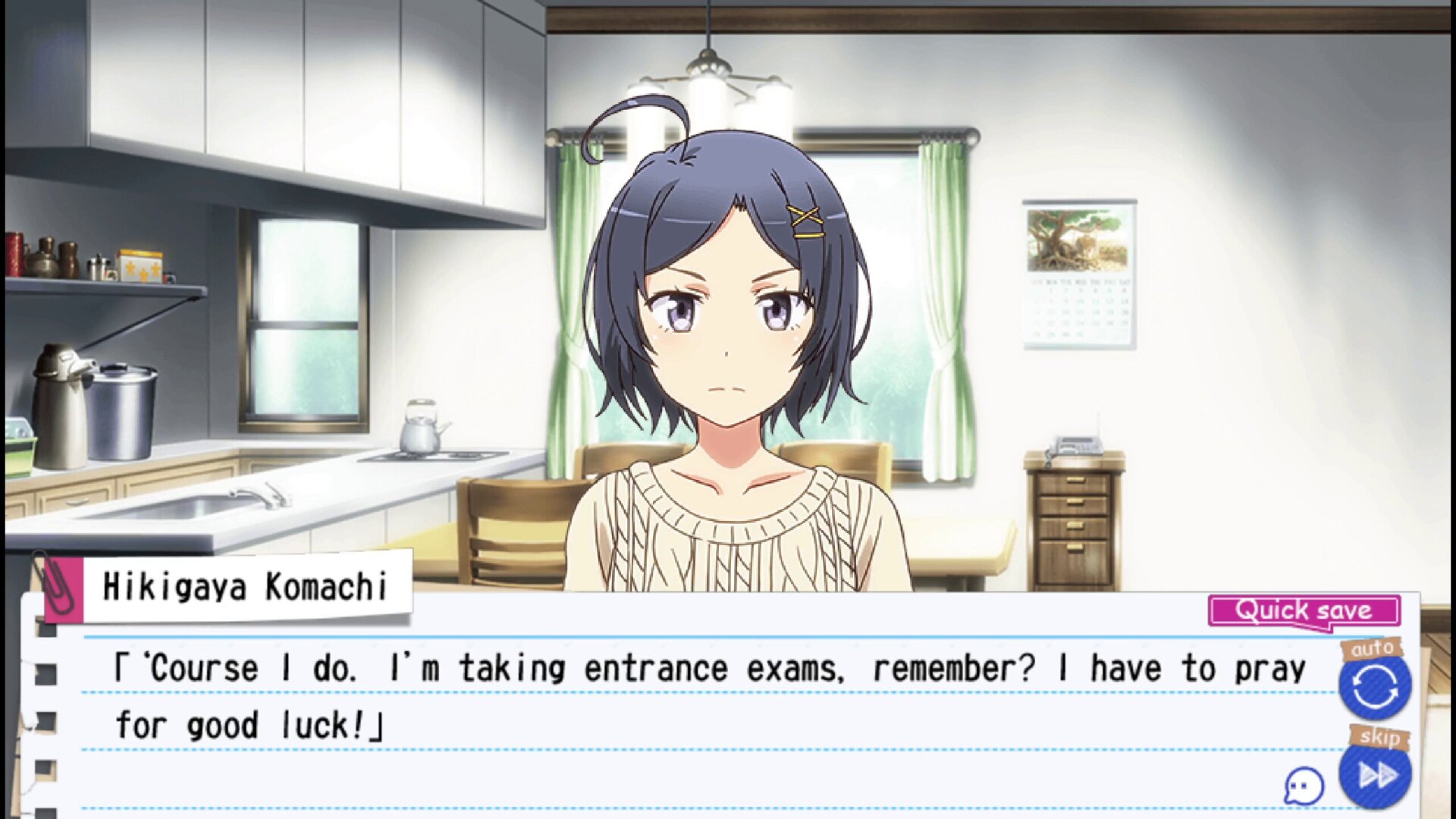1456x819 pixels.
Task: Toggle auto-advance mode
Action: click(x=1374, y=687)
